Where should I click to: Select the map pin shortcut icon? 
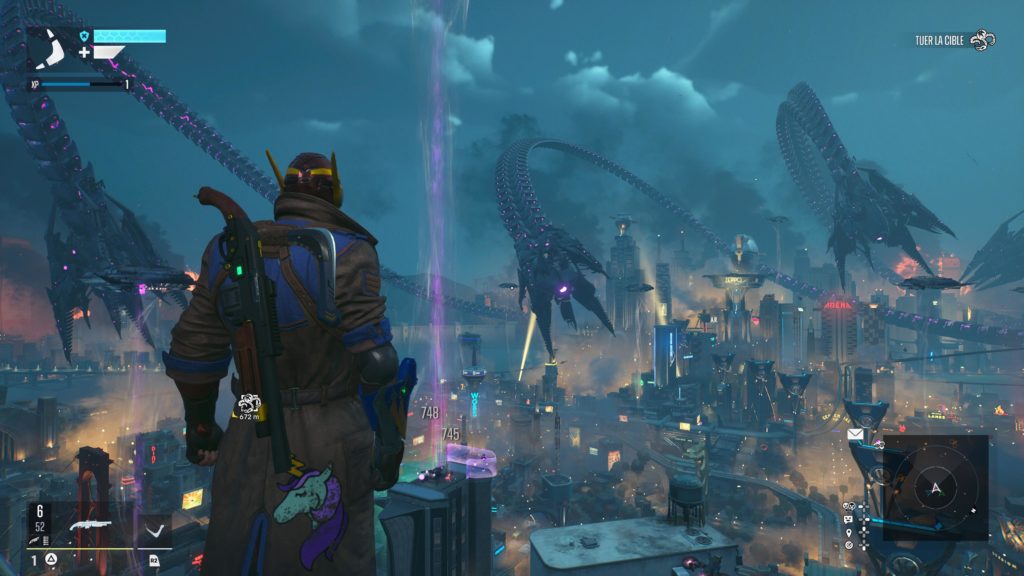(849, 531)
